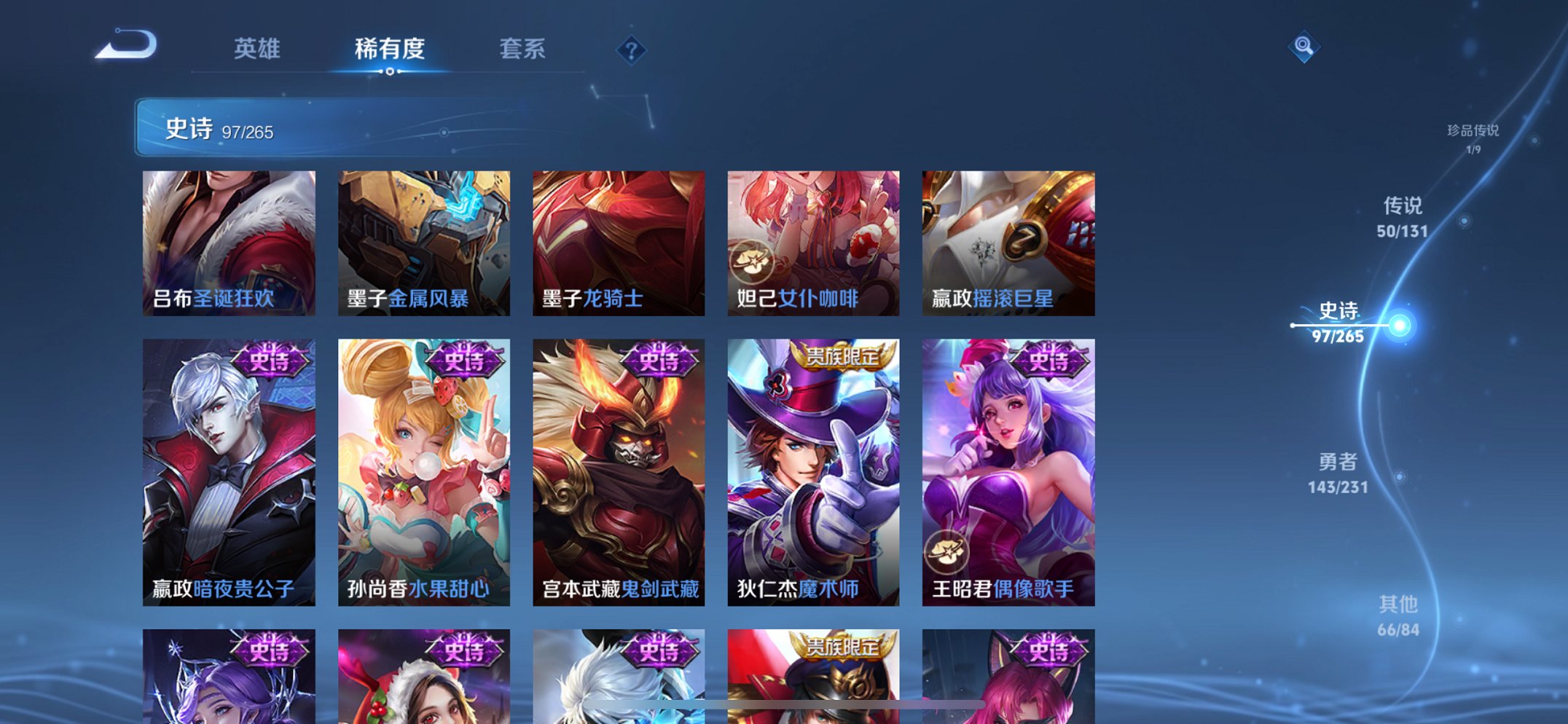Image resolution: width=1568 pixels, height=724 pixels.
Task: Switch to the 英雄 tab
Action: click(256, 48)
